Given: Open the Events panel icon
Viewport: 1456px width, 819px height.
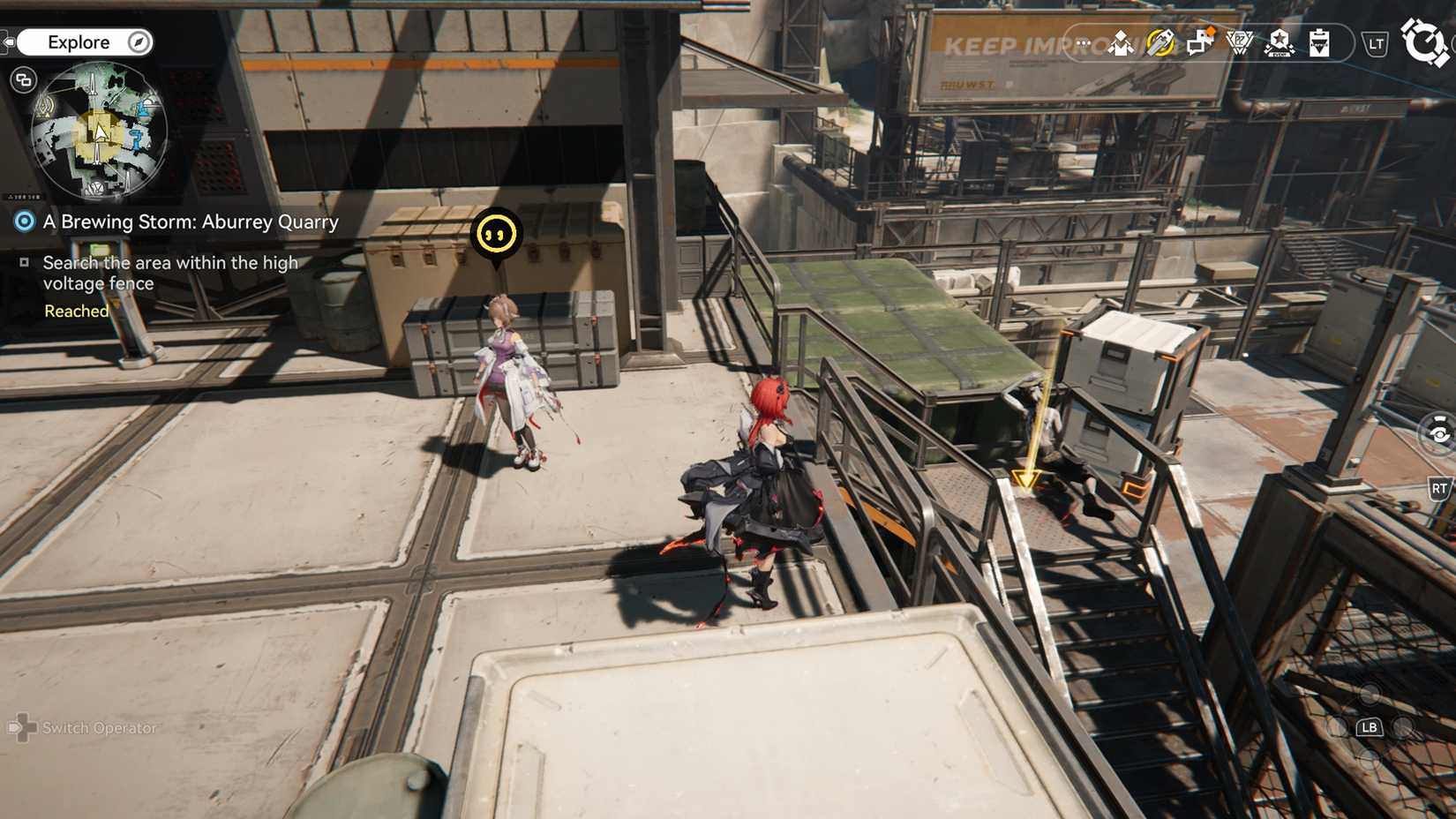Looking at the screenshot, I should pyautogui.click(x=1120, y=41).
